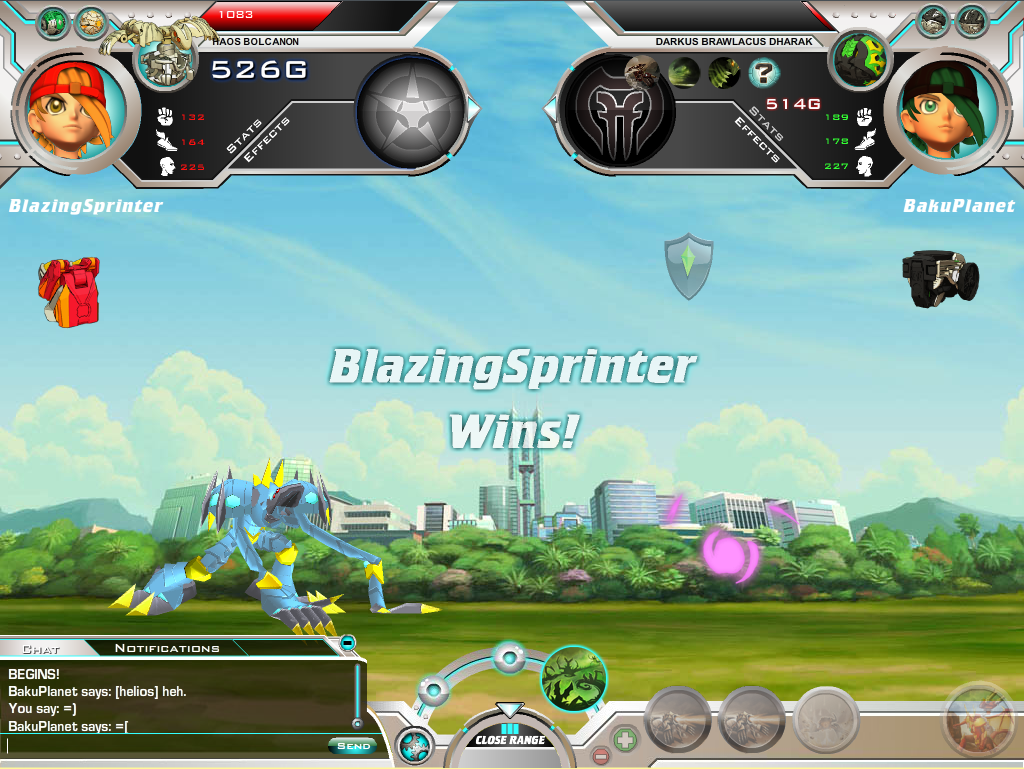1024x769 pixels.
Task: Open the Chat tab
Action: click(41, 648)
